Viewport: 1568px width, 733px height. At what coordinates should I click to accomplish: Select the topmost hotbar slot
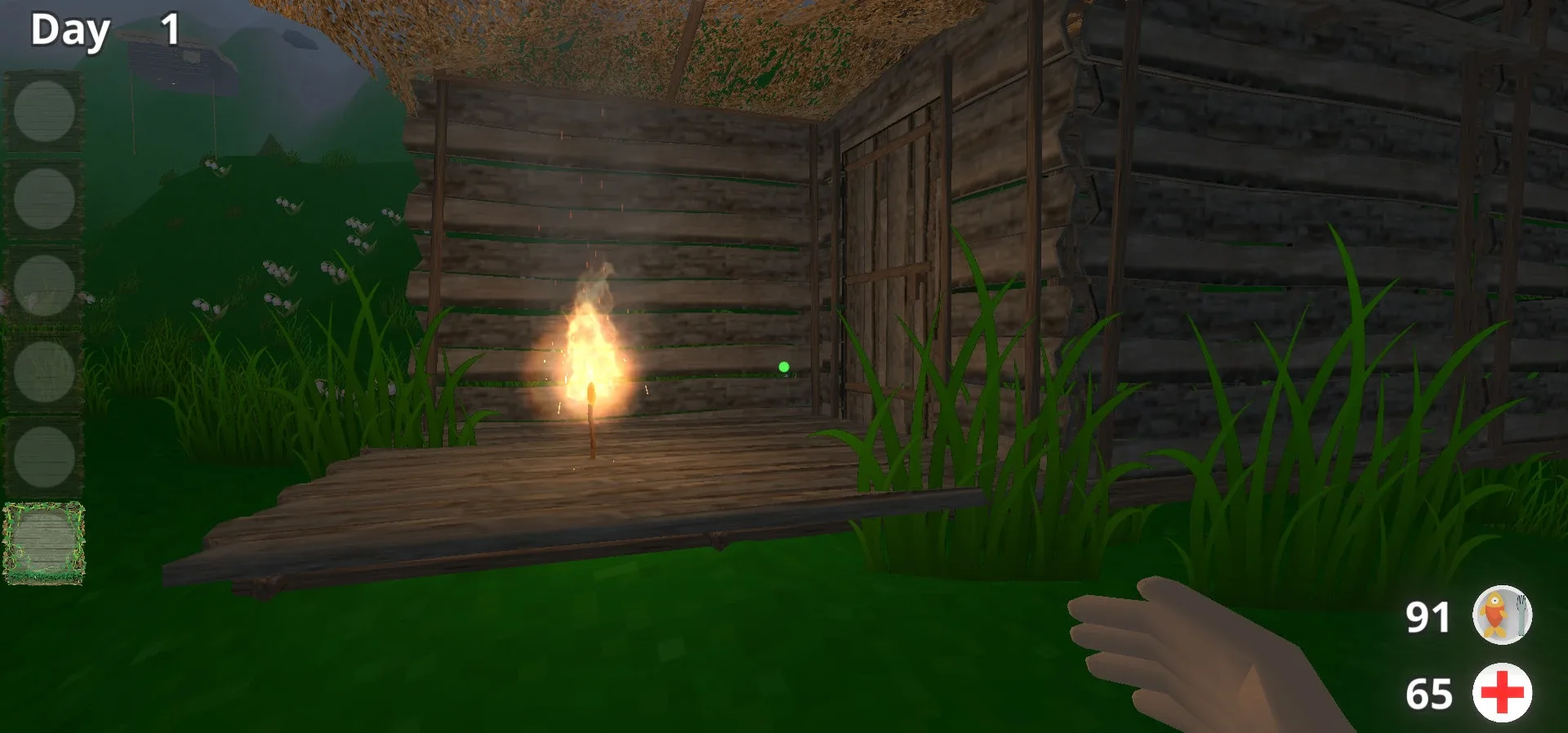pyautogui.click(x=42, y=111)
